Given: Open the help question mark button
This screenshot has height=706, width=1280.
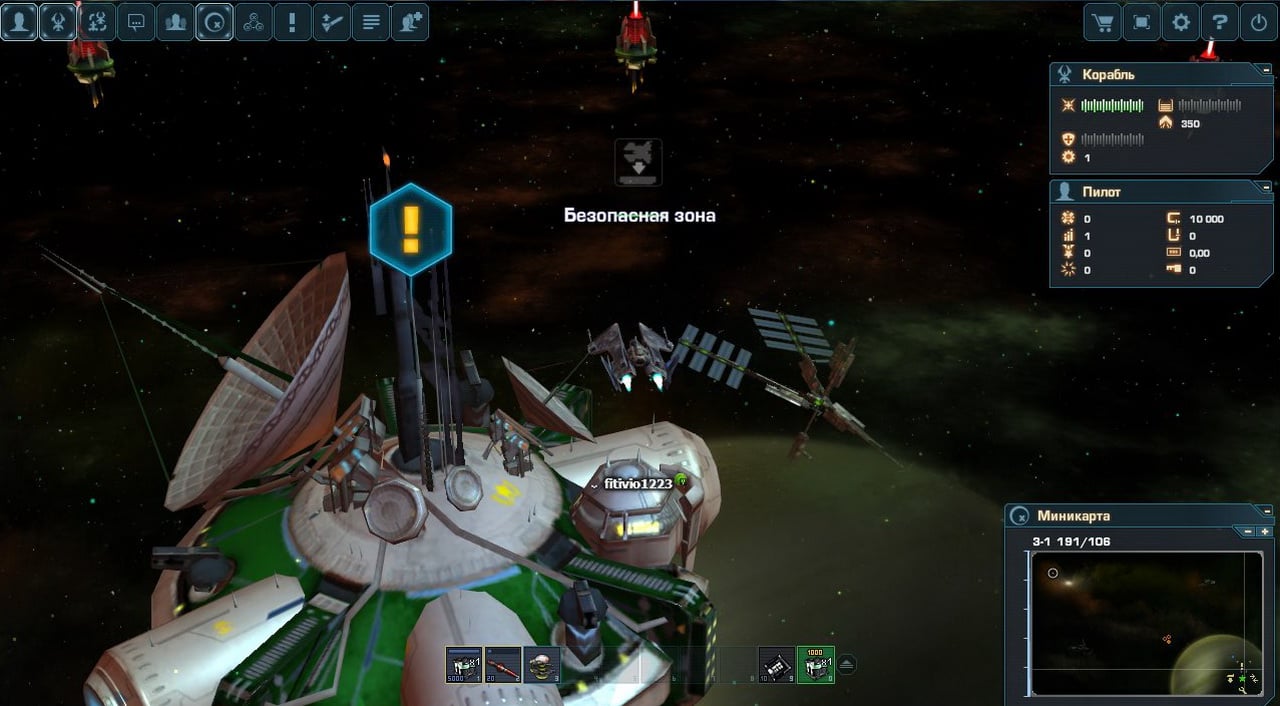Looking at the screenshot, I should [x=1220, y=22].
